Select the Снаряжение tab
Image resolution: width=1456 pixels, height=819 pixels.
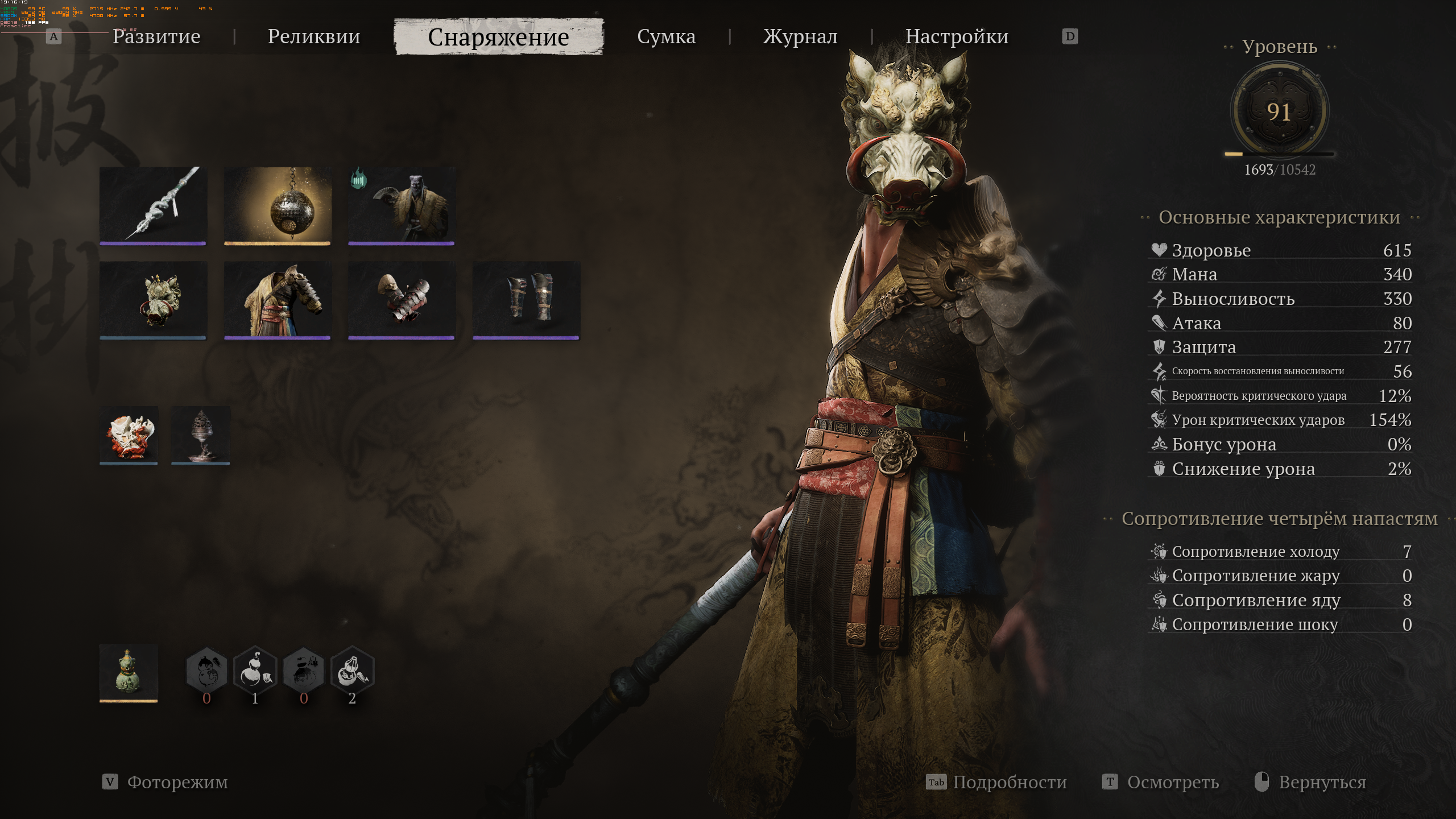pyautogui.click(x=498, y=37)
